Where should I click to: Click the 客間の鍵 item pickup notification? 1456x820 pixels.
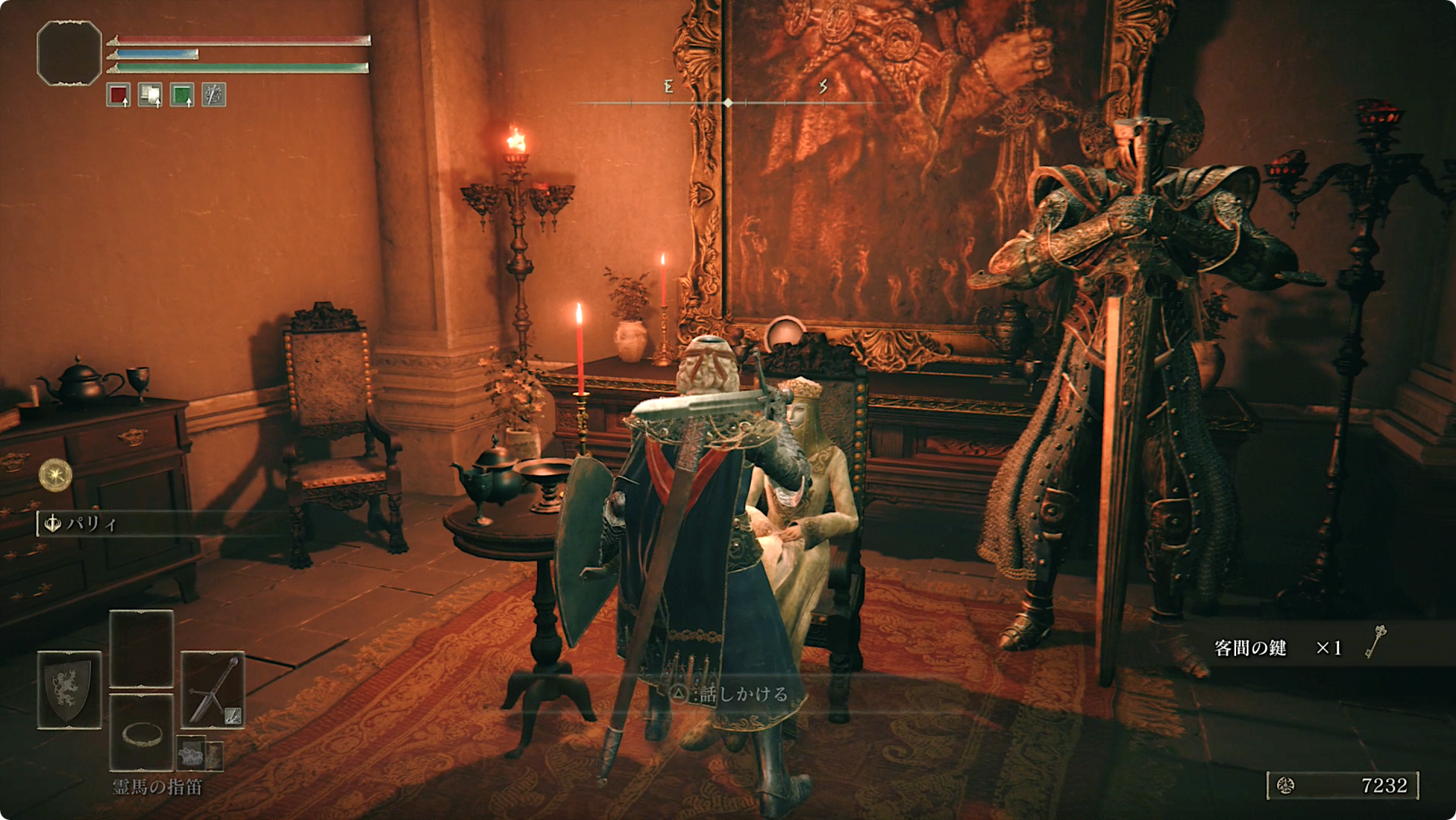(x=1298, y=646)
